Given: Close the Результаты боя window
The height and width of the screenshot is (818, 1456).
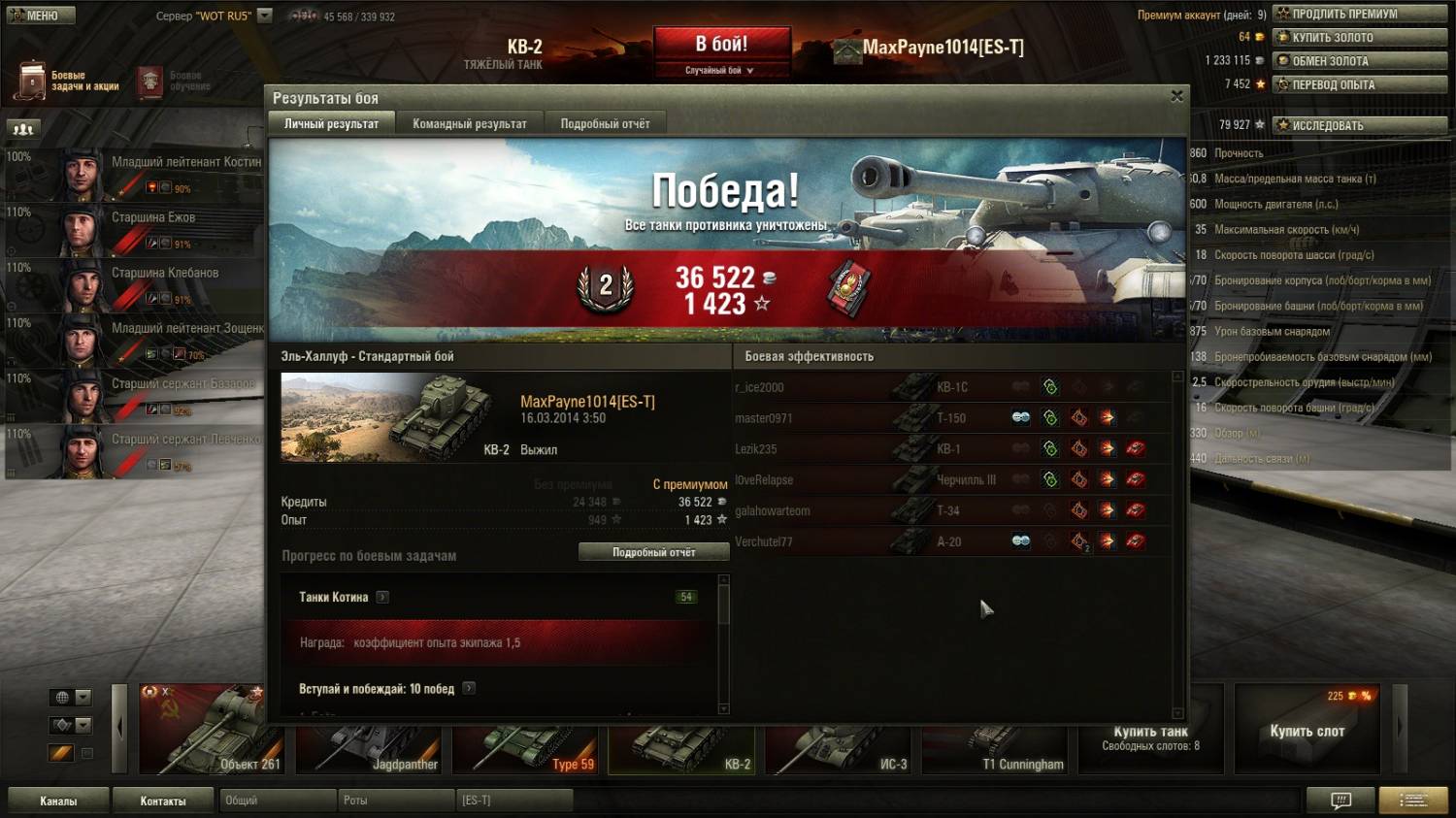Looking at the screenshot, I should coord(1176,96).
